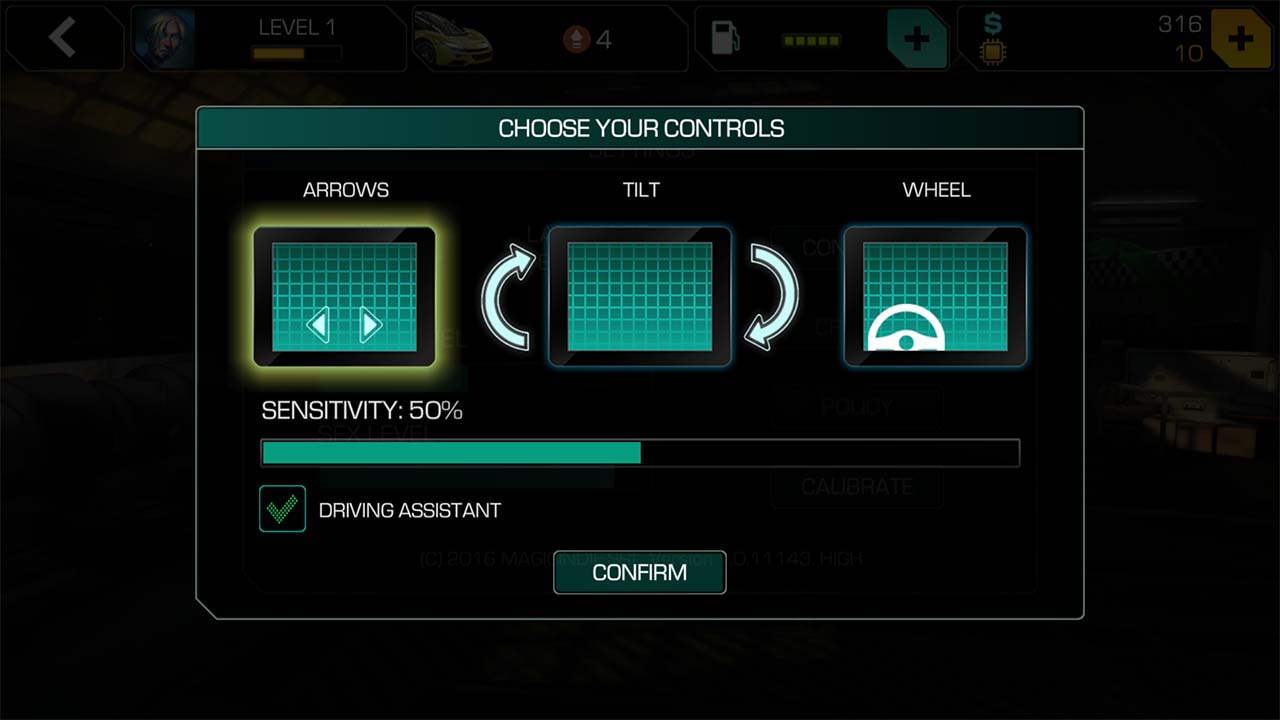Choose the Tilt control scheme
The image size is (1280, 720).
click(640, 297)
